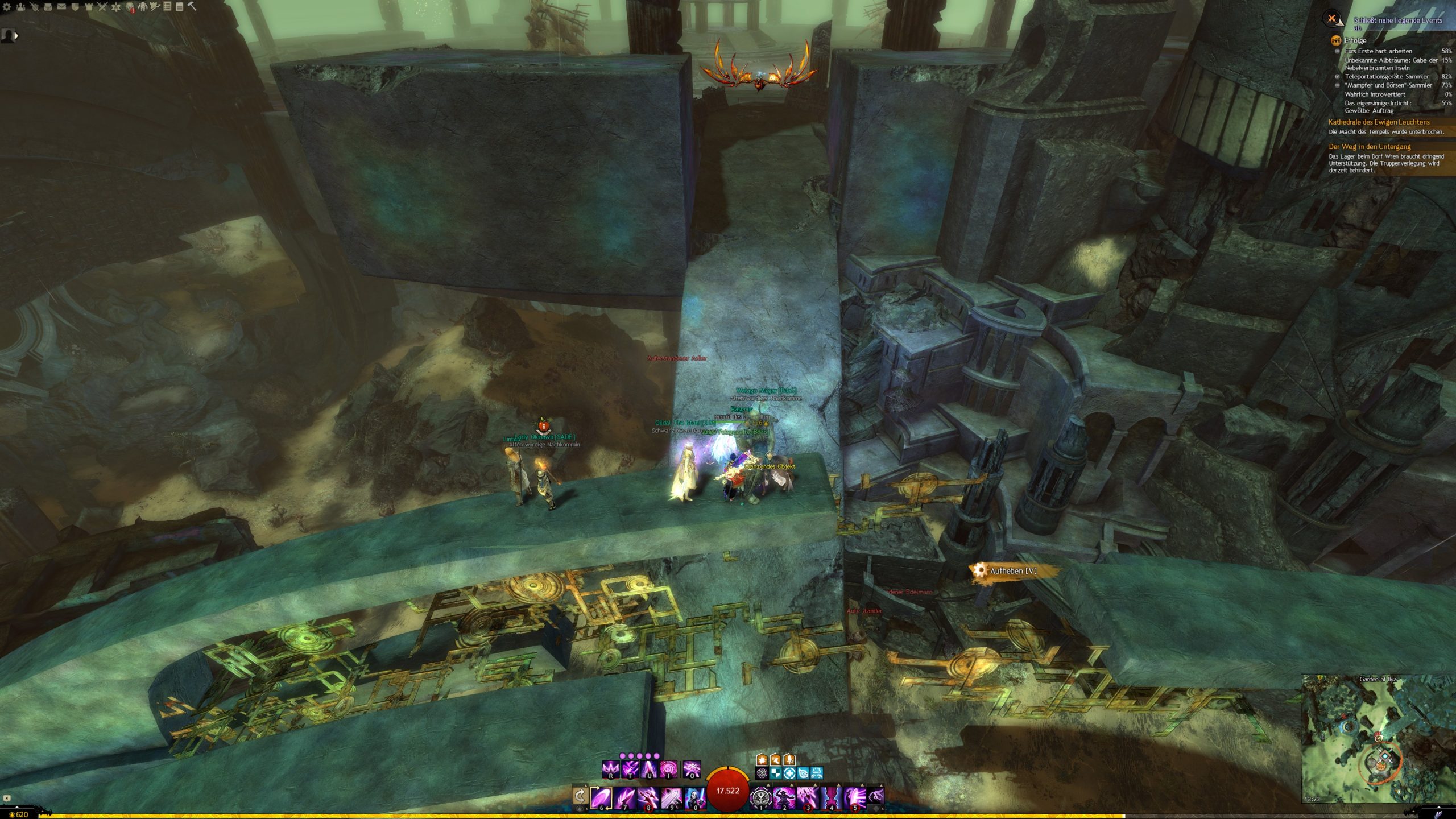
Task: Use weapon skill in slot 6
Action: (x=601, y=797)
